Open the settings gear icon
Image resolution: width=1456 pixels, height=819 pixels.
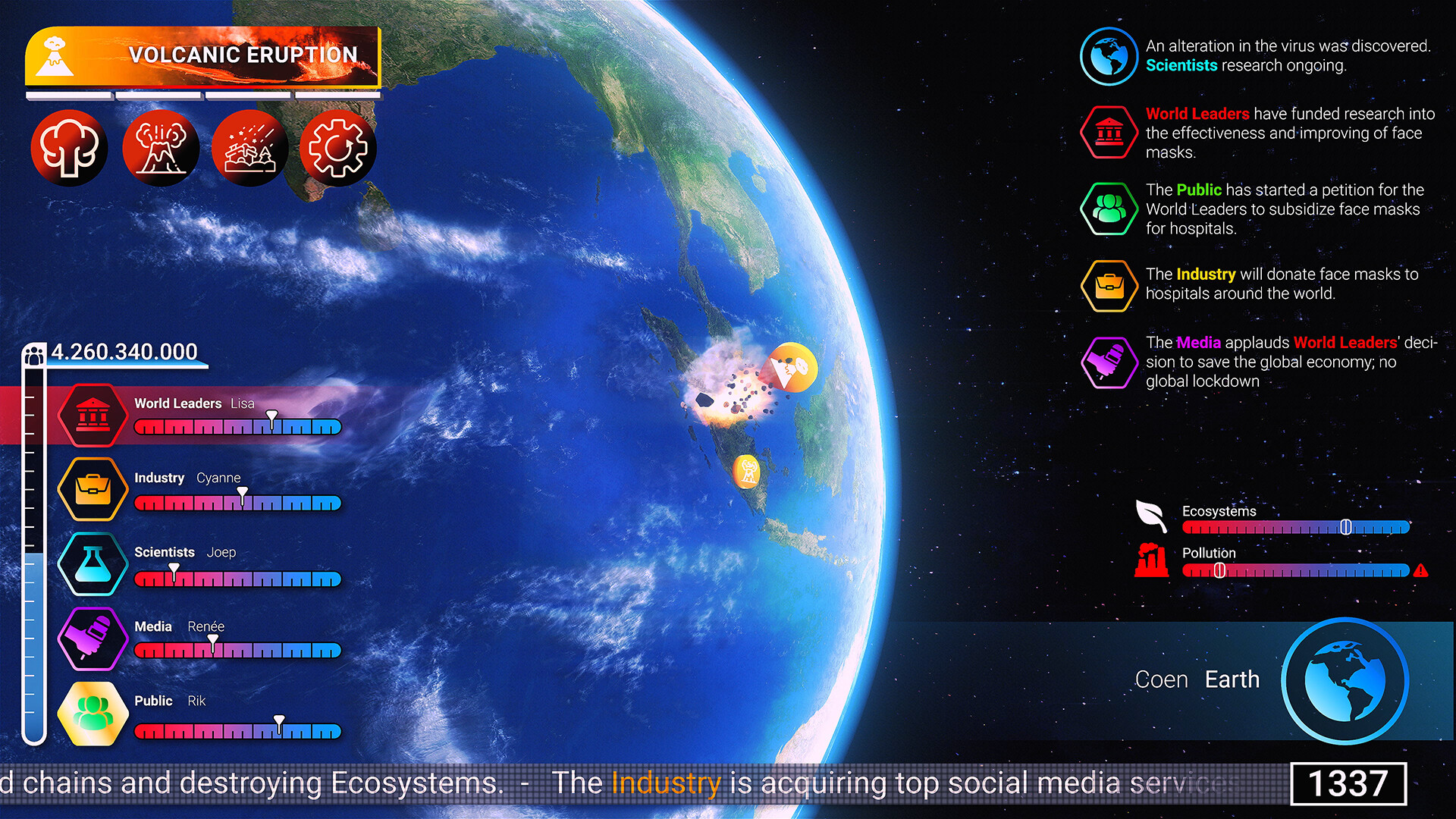tap(337, 147)
